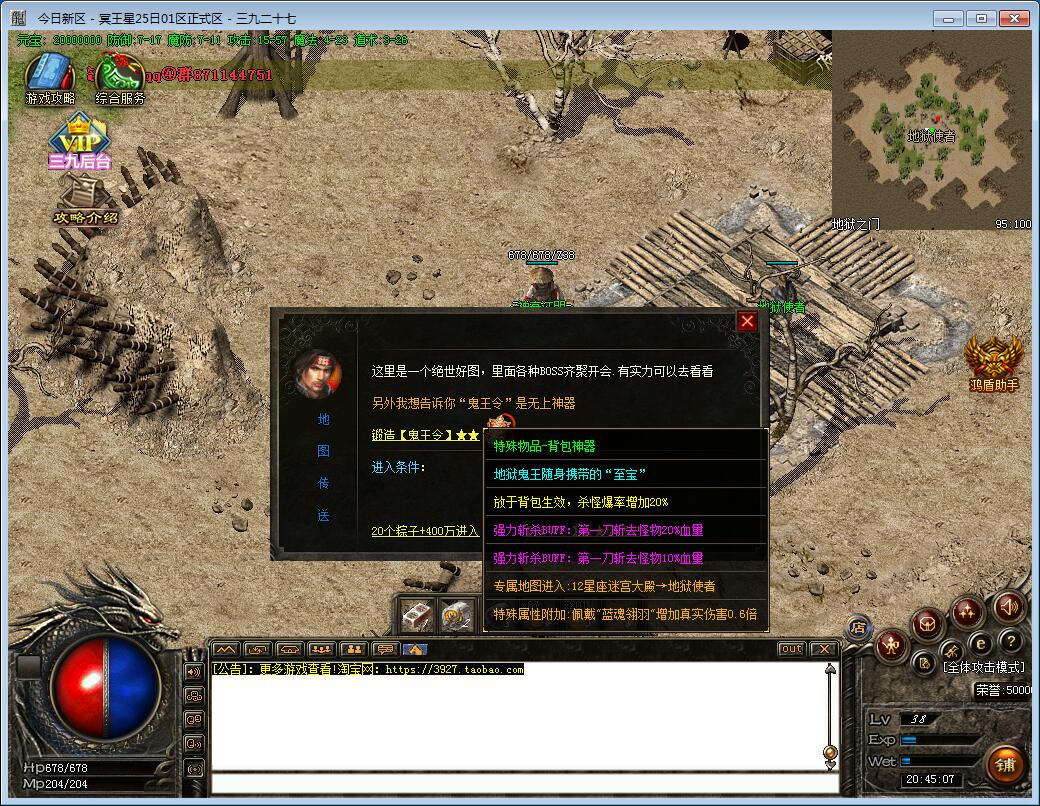The image size is (1040, 806).
Task: Close the NPC dialogue window
Action: pos(747,321)
